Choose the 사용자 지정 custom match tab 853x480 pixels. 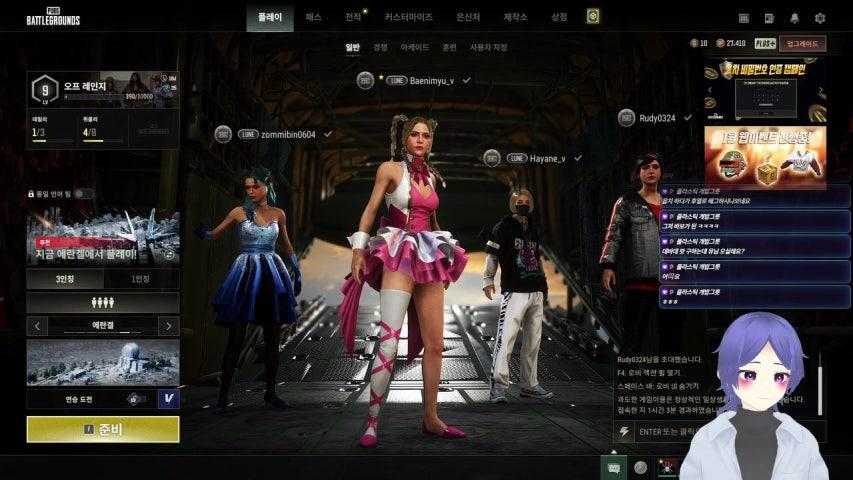coord(489,47)
